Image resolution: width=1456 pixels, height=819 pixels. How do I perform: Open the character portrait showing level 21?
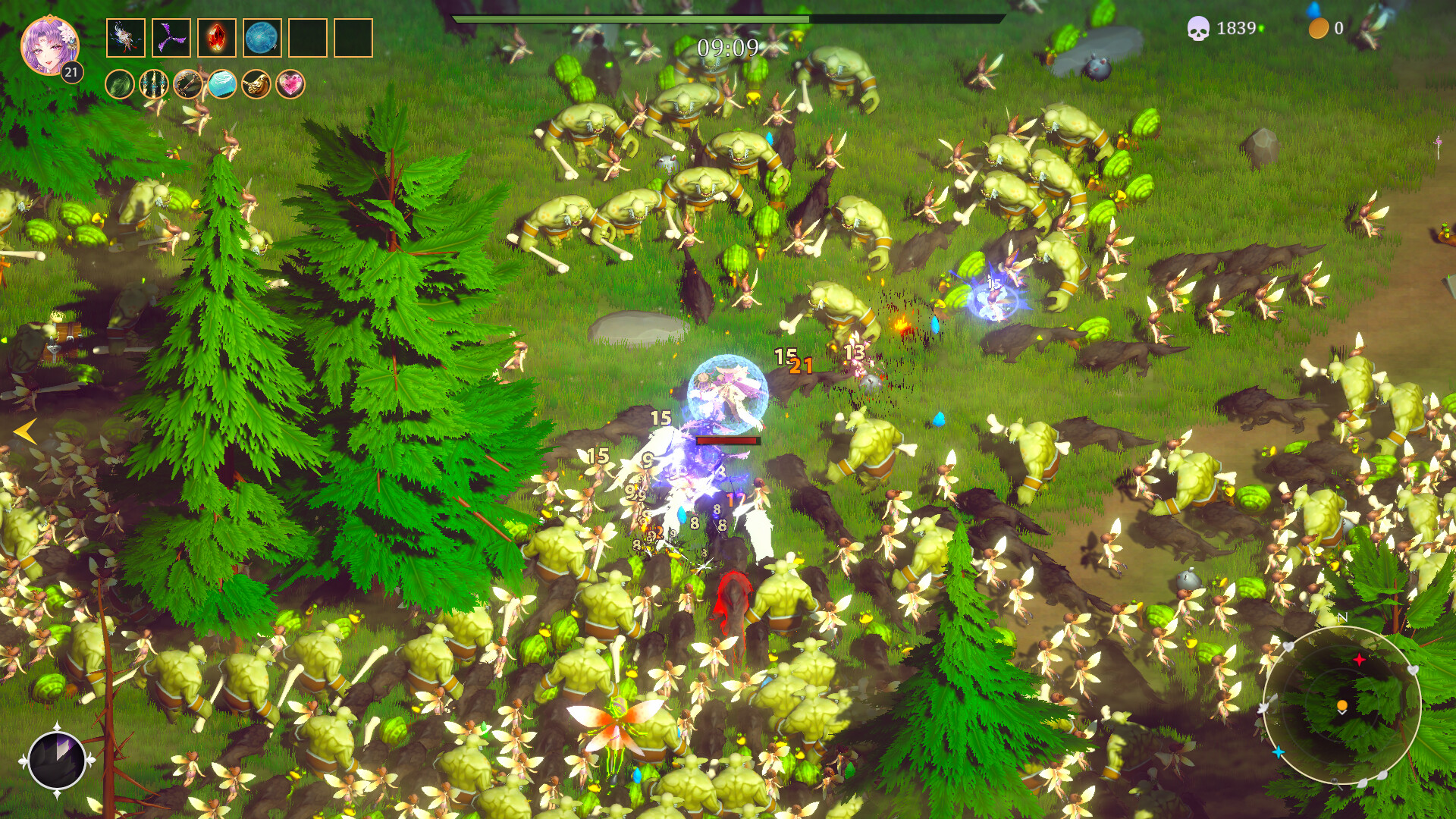click(x=48, y=45)
